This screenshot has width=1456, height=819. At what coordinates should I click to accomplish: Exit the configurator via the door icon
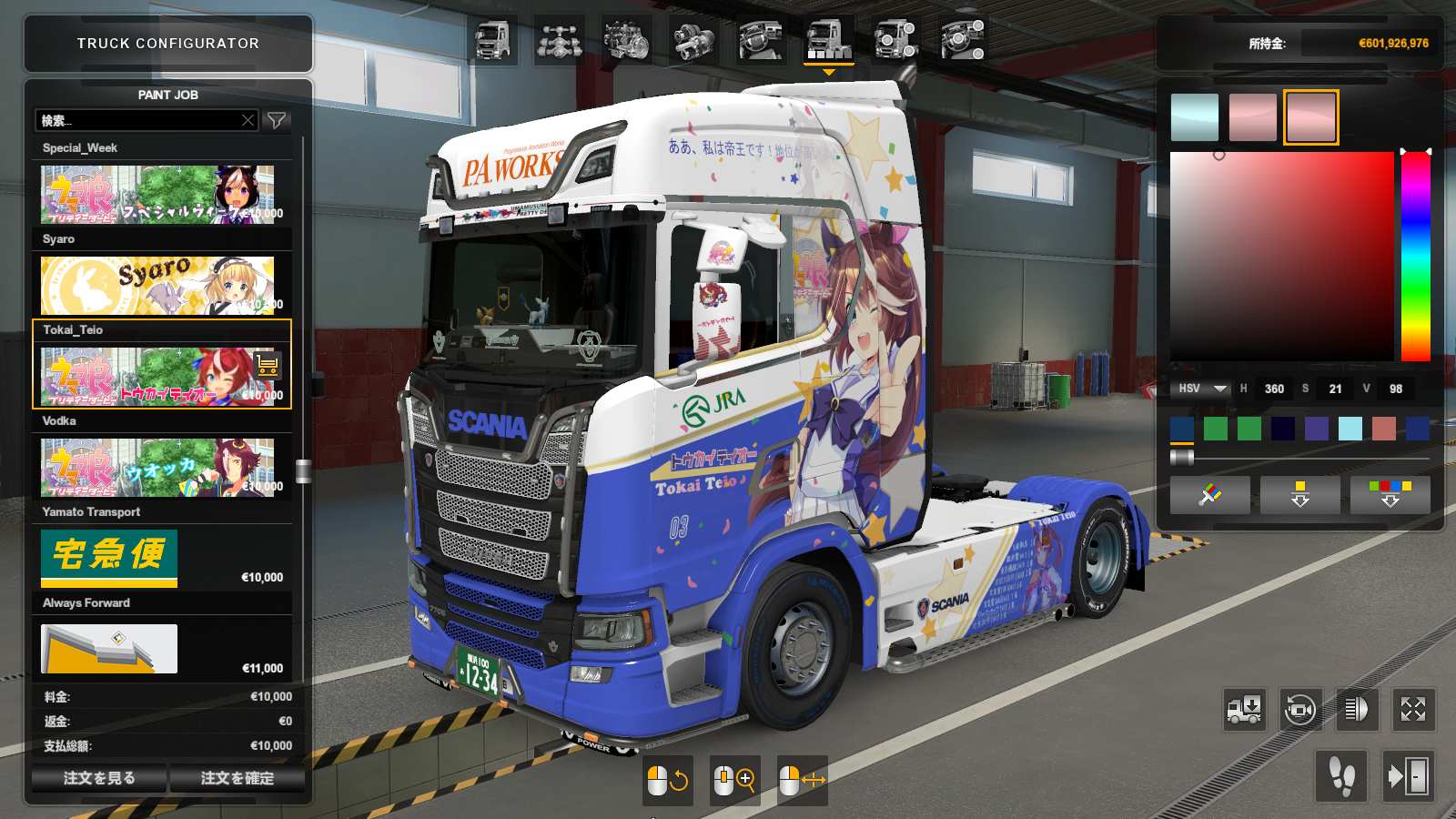1408,776
